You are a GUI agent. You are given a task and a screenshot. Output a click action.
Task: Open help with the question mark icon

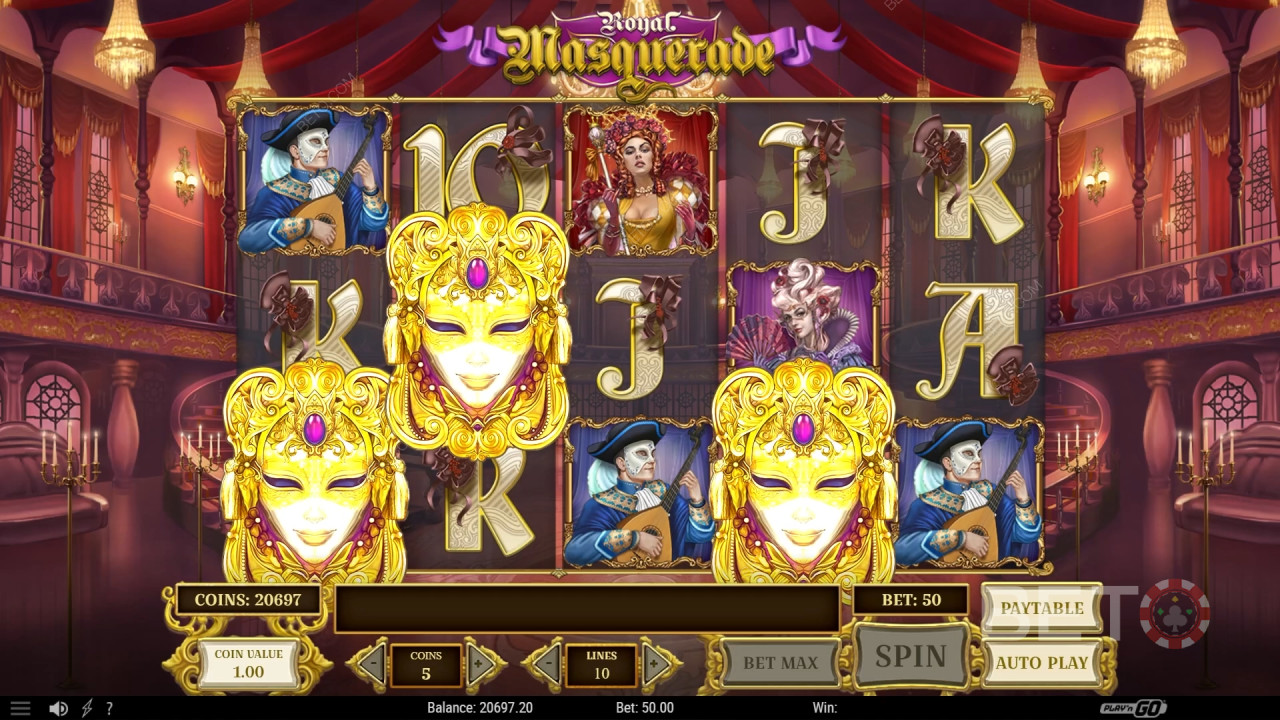109,708
